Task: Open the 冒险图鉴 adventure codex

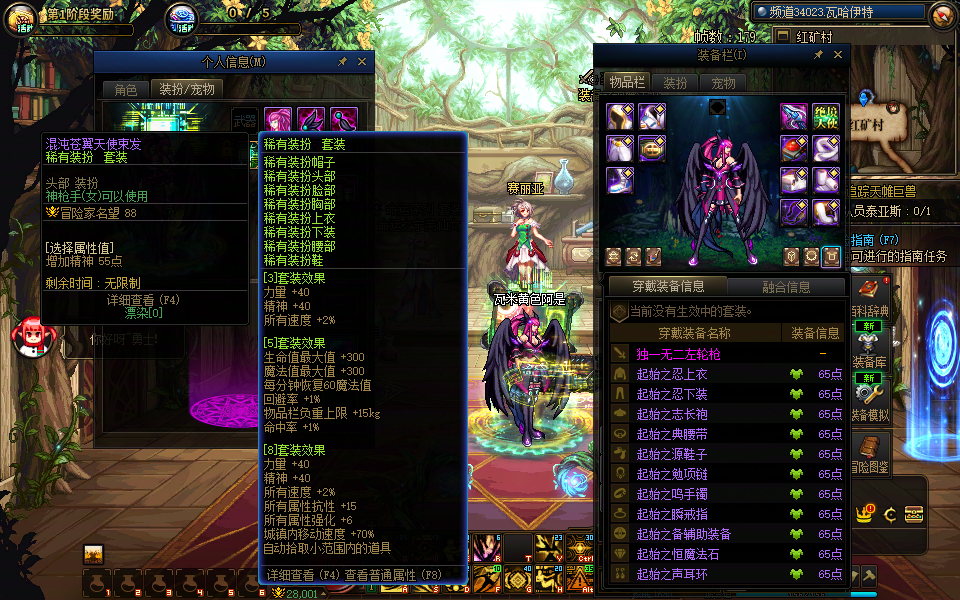Action: 868,452
